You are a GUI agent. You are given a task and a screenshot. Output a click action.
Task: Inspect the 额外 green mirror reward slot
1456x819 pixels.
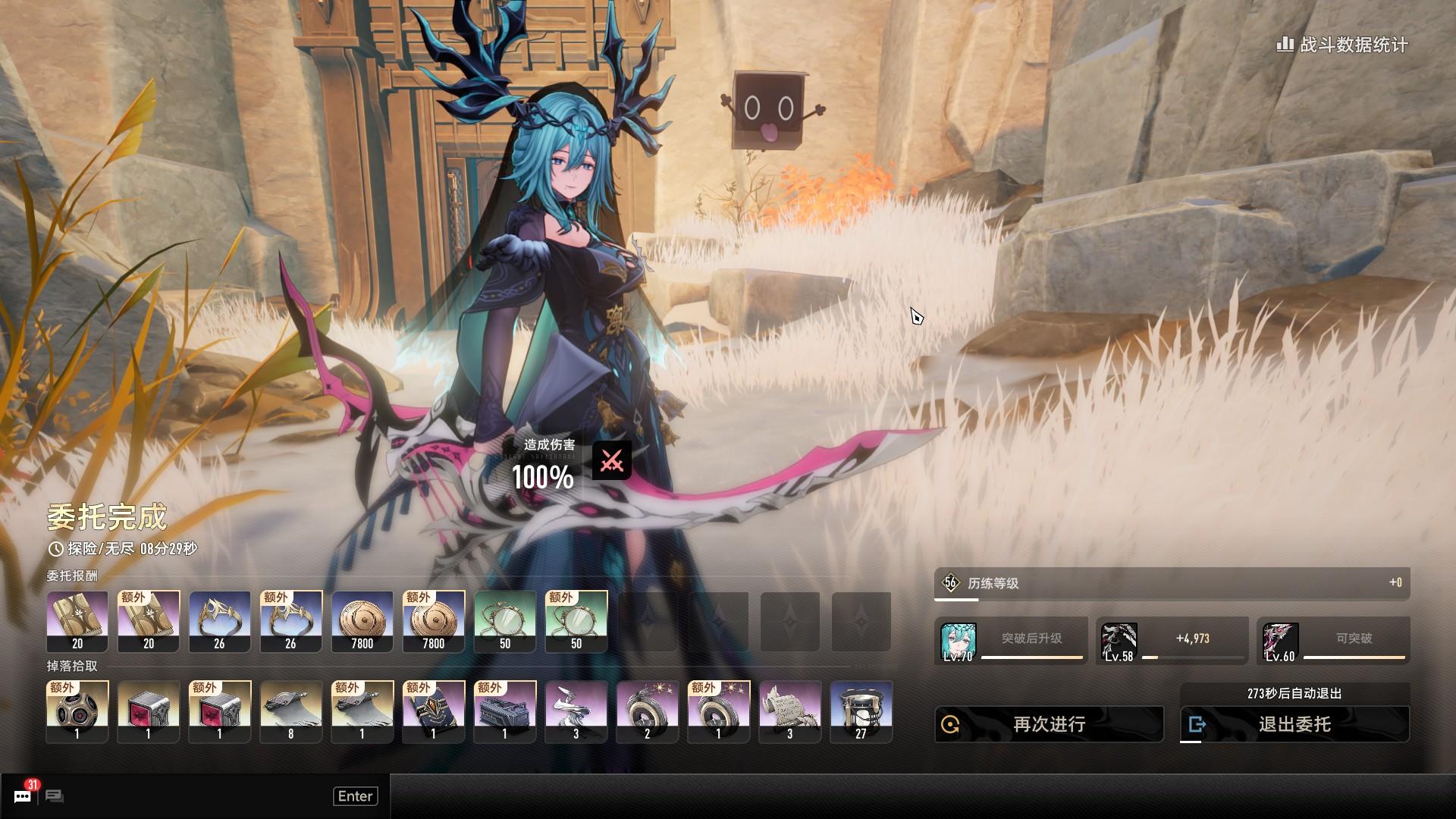[576, 622]
